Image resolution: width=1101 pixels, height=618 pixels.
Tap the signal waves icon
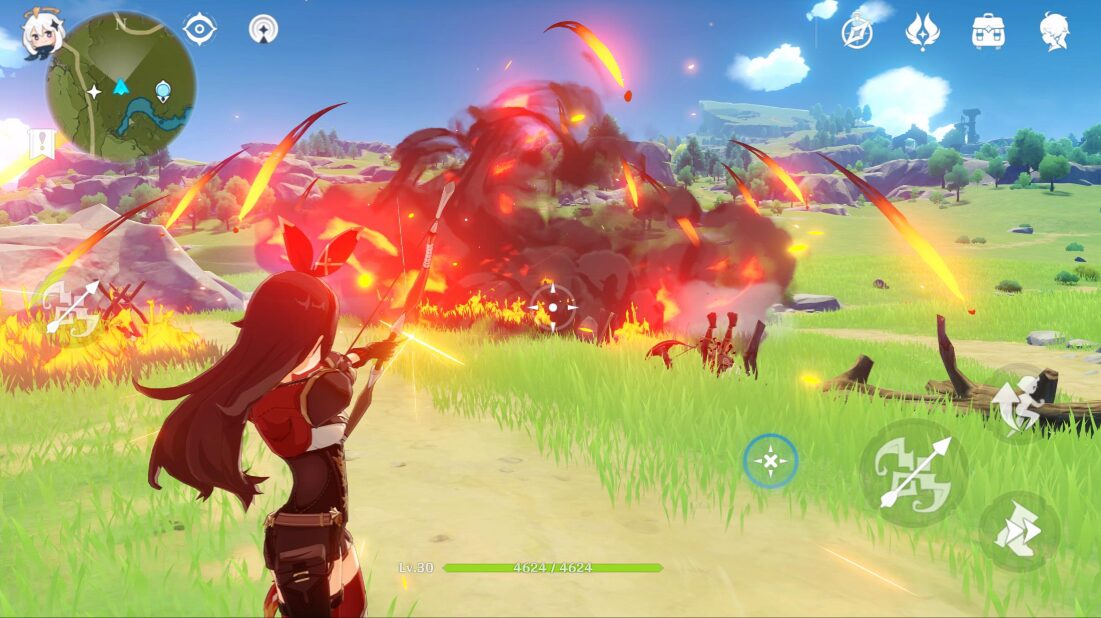point(263,29)
